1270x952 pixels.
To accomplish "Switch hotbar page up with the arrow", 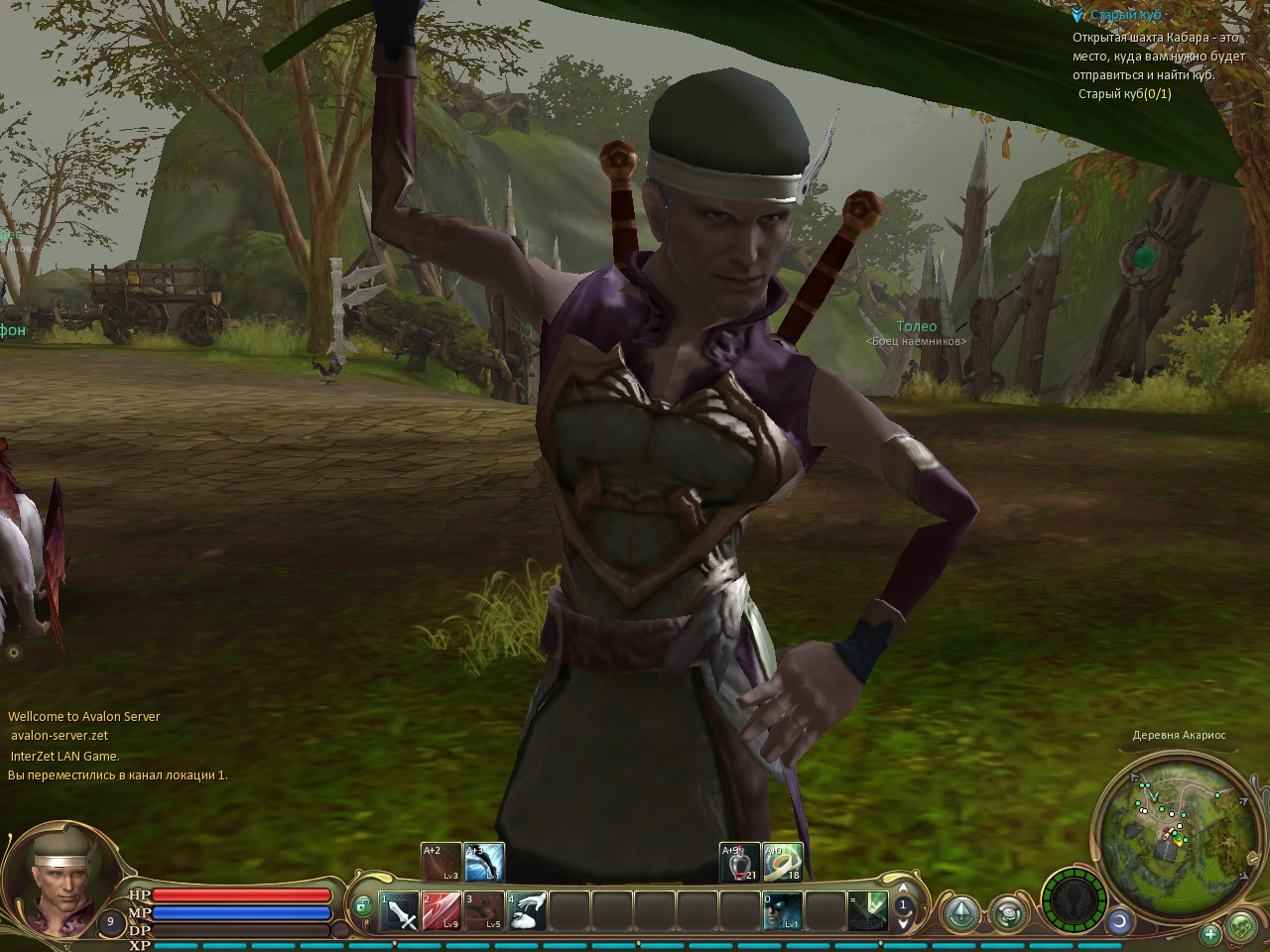I will (x=903, y=889).
